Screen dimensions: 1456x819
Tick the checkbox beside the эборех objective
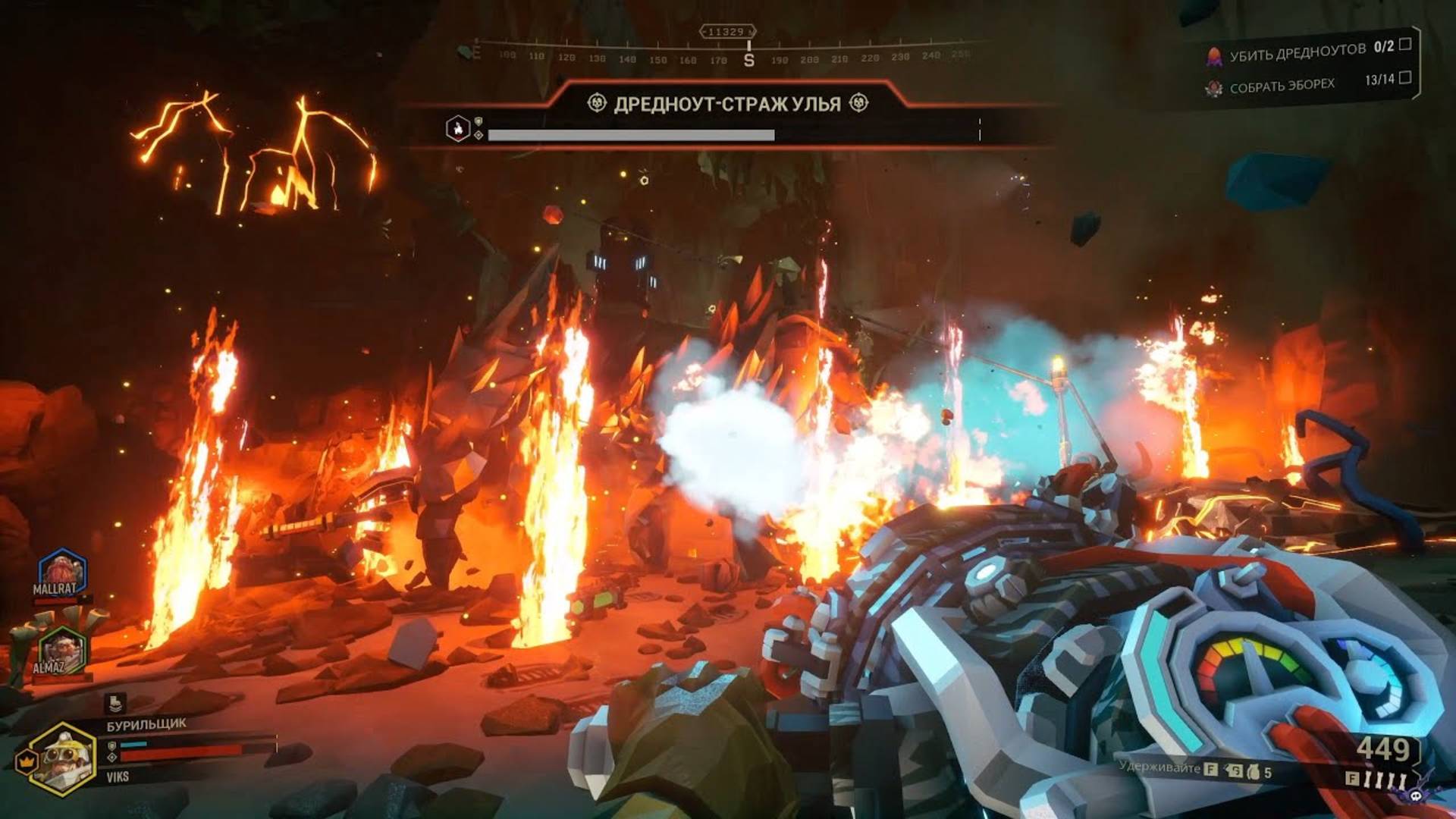1405,77
